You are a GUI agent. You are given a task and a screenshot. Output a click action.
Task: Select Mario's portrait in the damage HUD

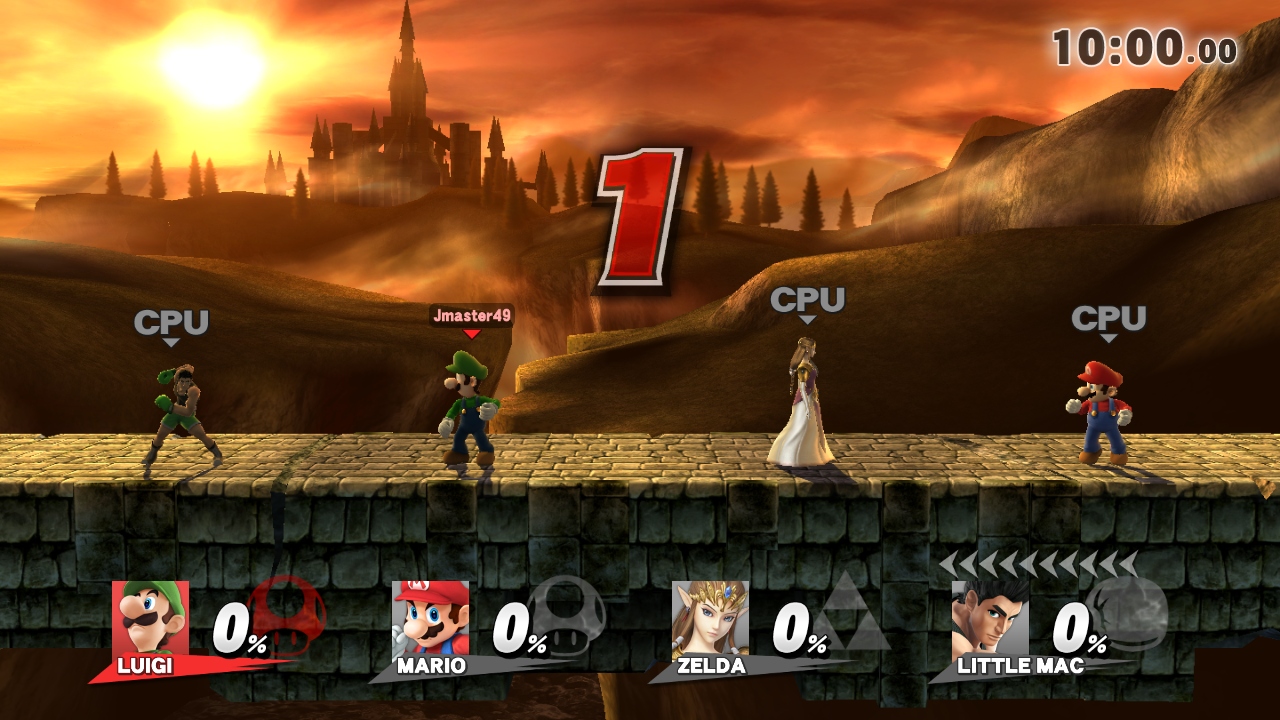430,618
